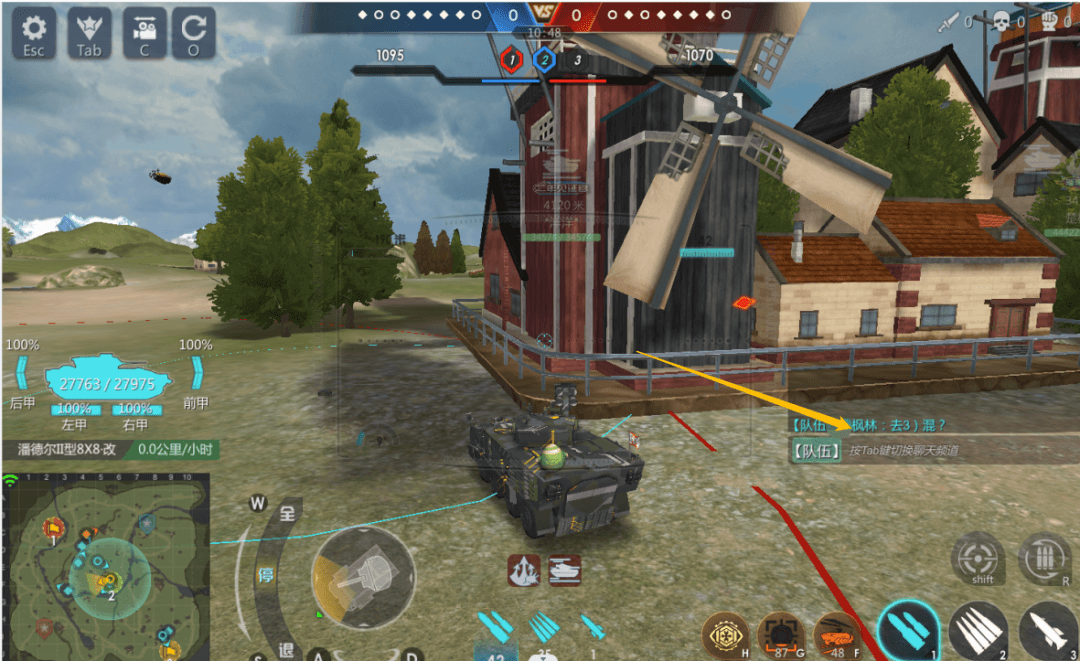Use the snowflake gear consumable
The width and height of the screenshot is (1080, 661).
pos(725,636)
